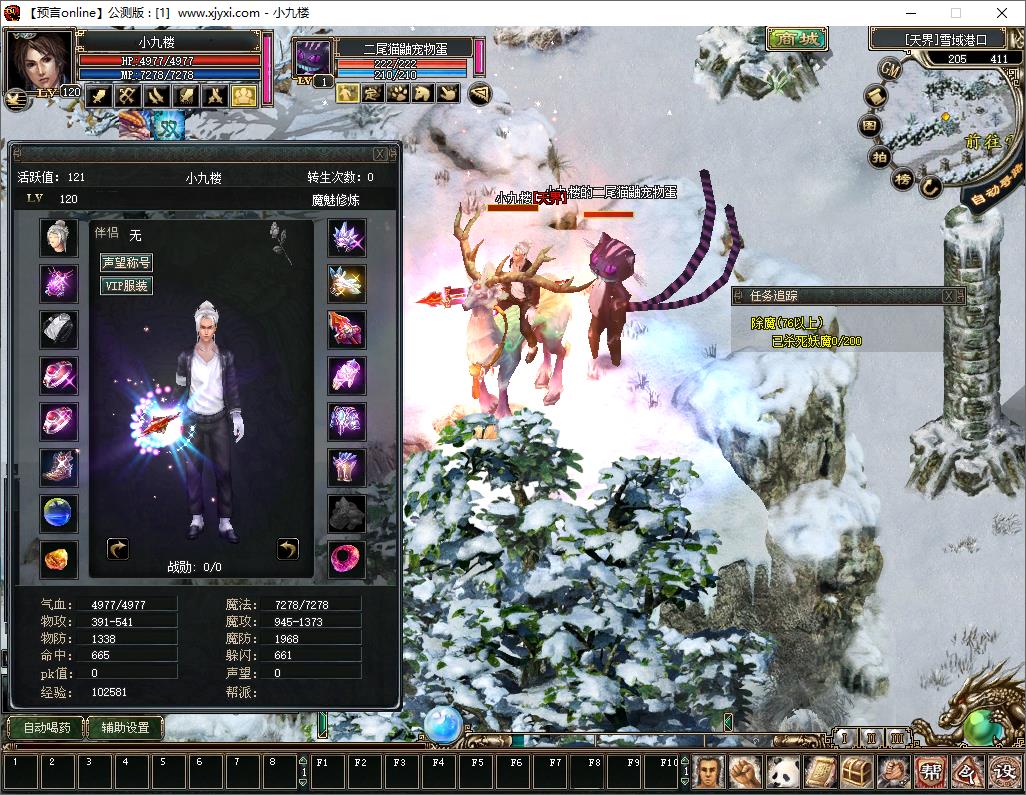Rotate character model with left arrow

(118, 548)
